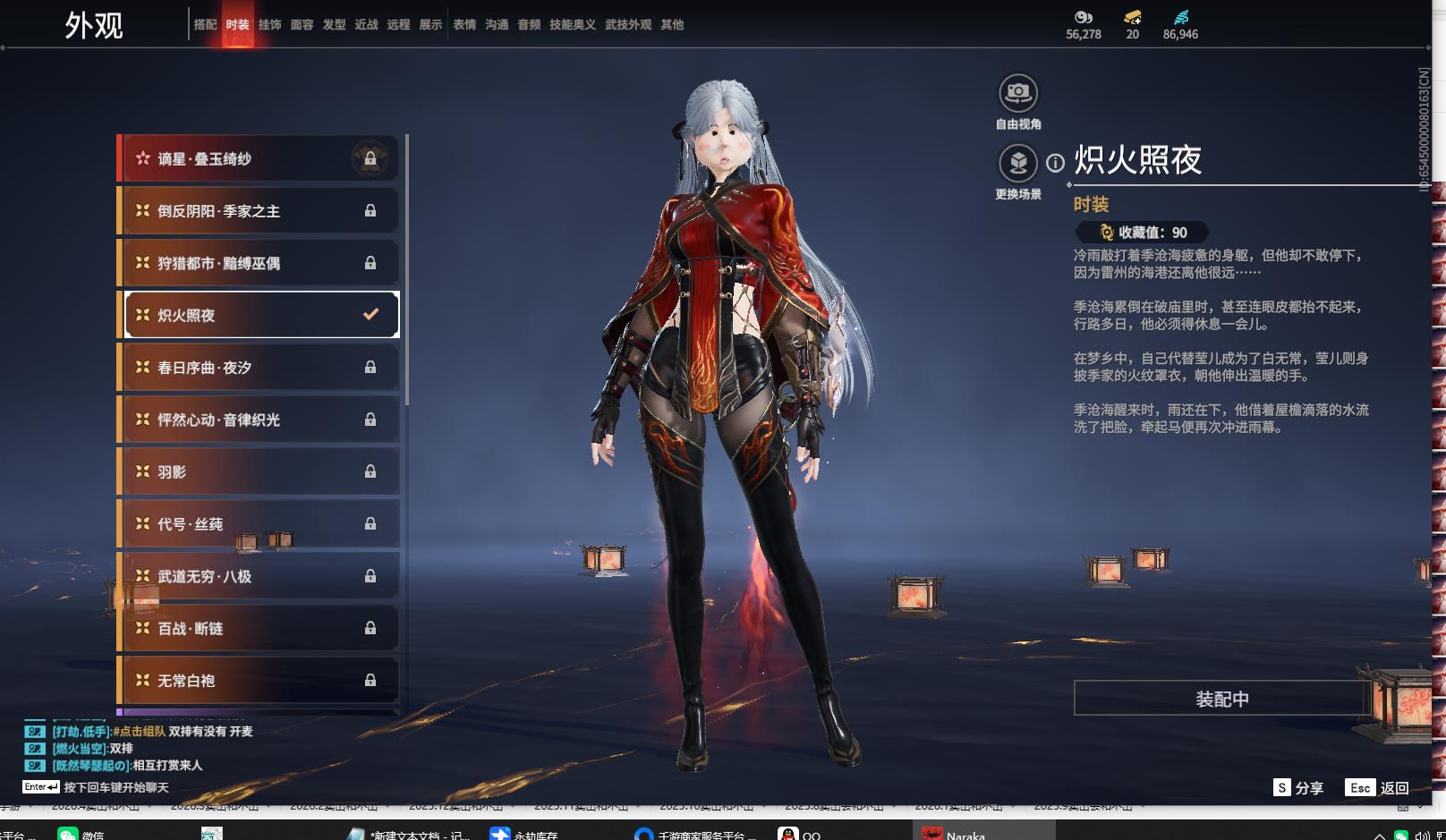Viewport: 1446px width, 840px height.
Task: Click the 装配中 equip button
Action: tap(1221, 699)
